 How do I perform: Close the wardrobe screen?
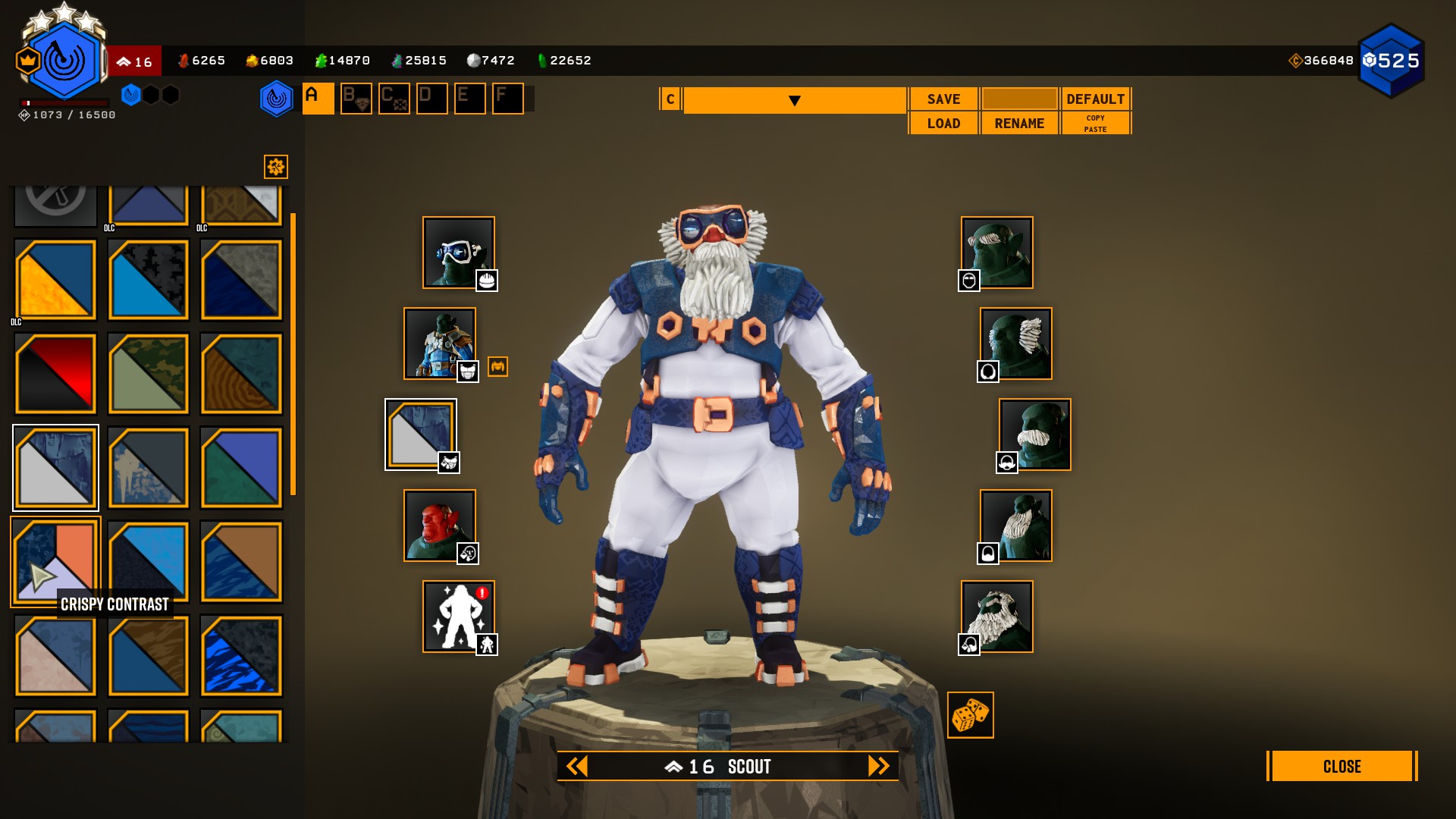pos(1341,767)
